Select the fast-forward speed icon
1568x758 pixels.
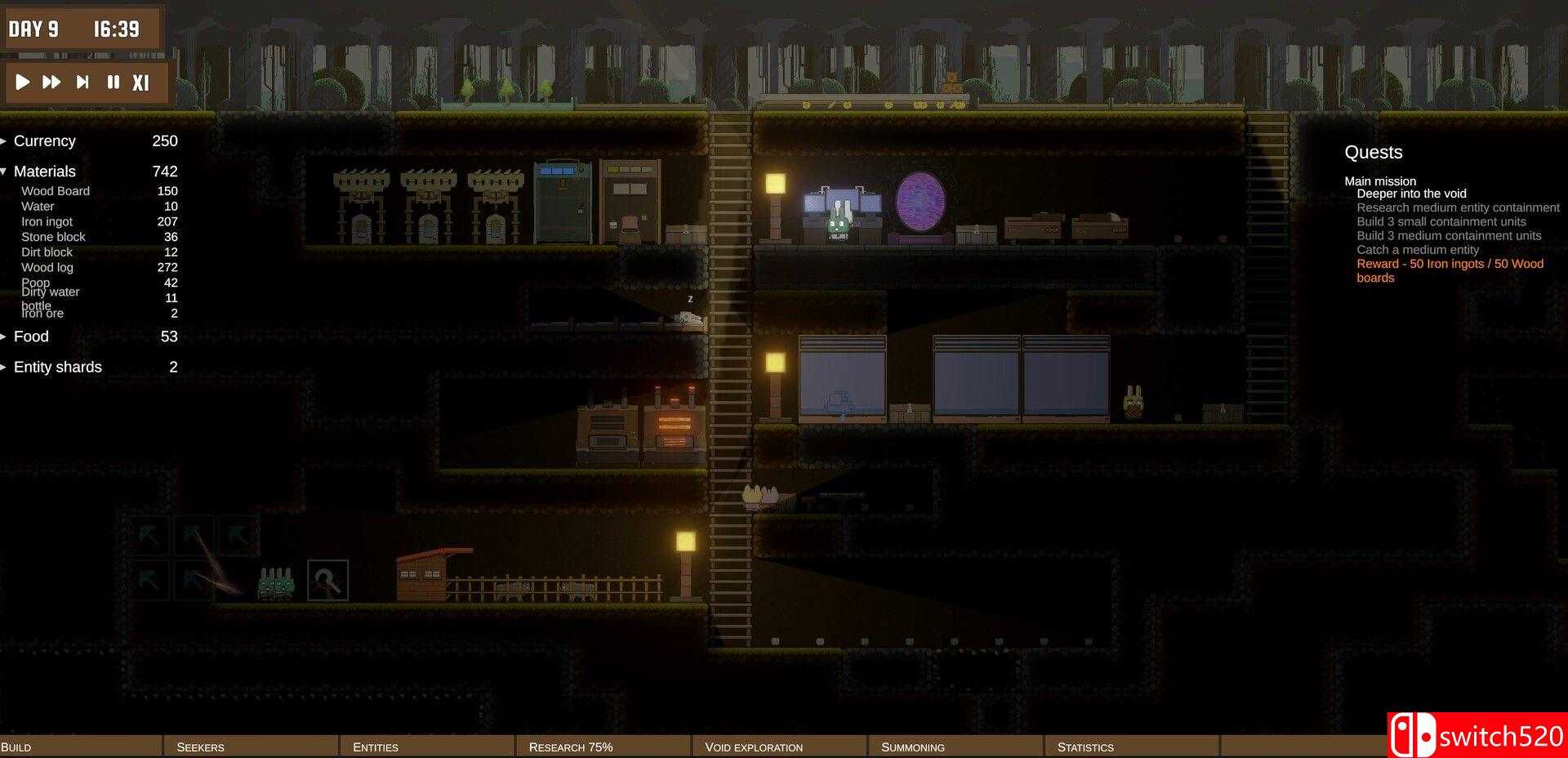point(51,82)
